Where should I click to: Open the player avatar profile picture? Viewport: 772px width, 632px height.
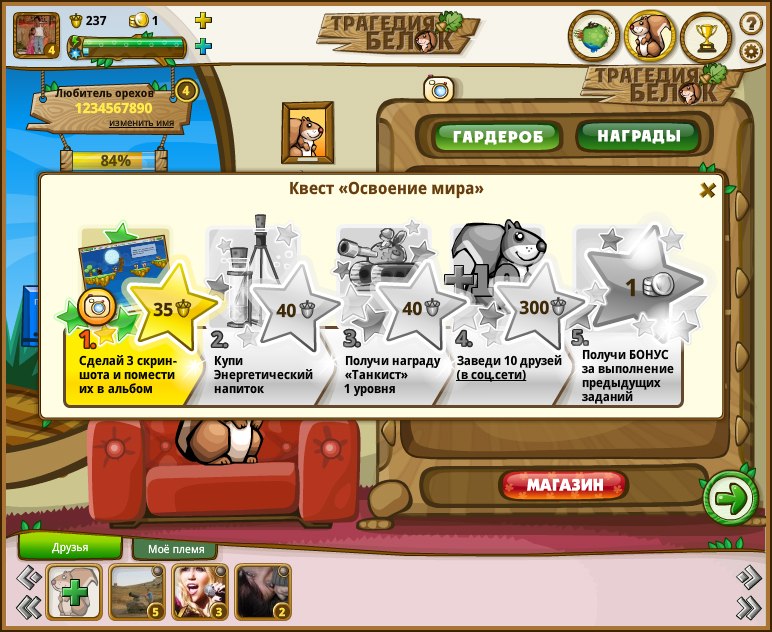(36, 34)
